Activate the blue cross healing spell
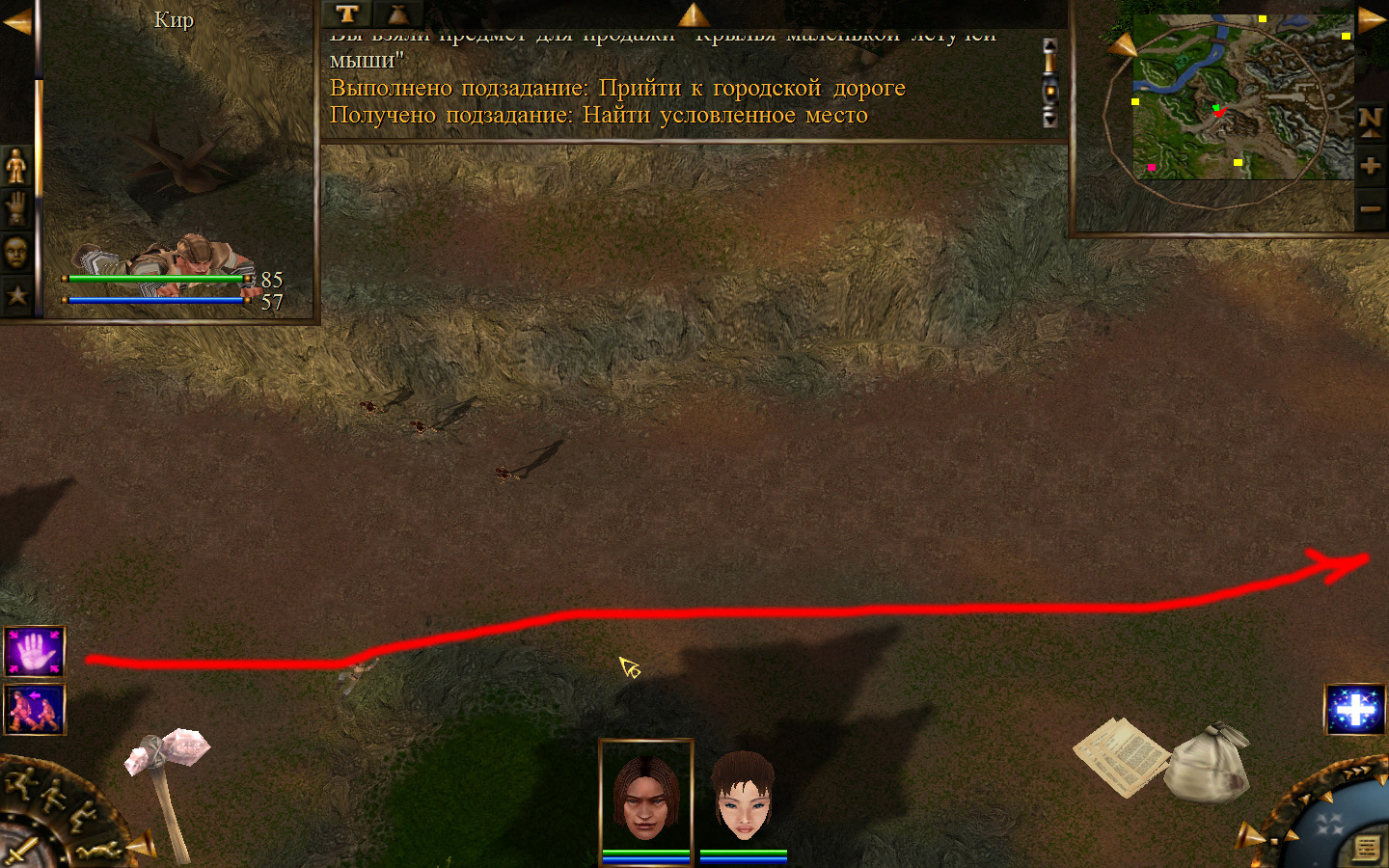The width and height of the screenshot is (1389, 868). [x=1354, y=710]
